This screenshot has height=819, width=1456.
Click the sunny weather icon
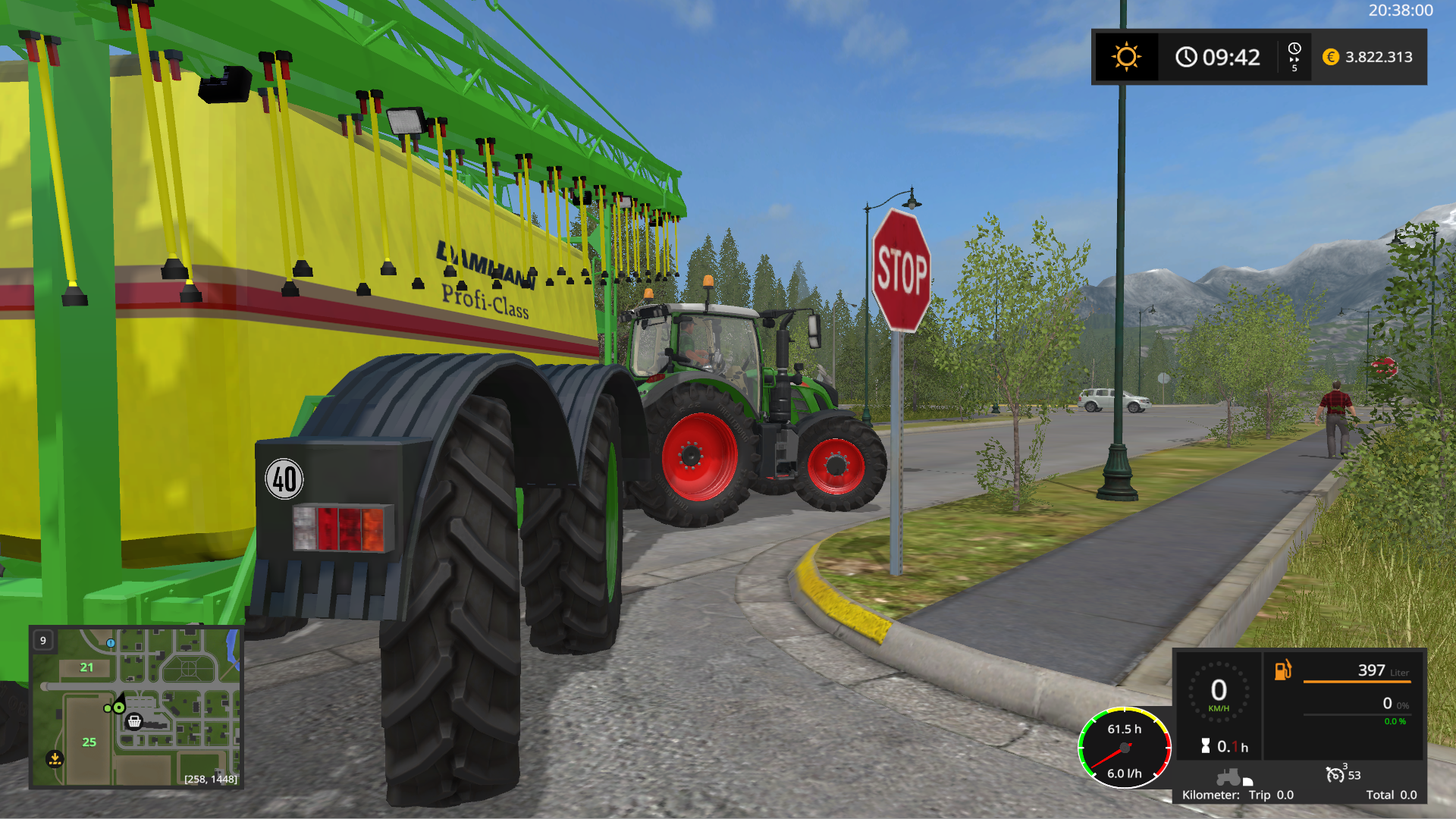point(1126,57)
